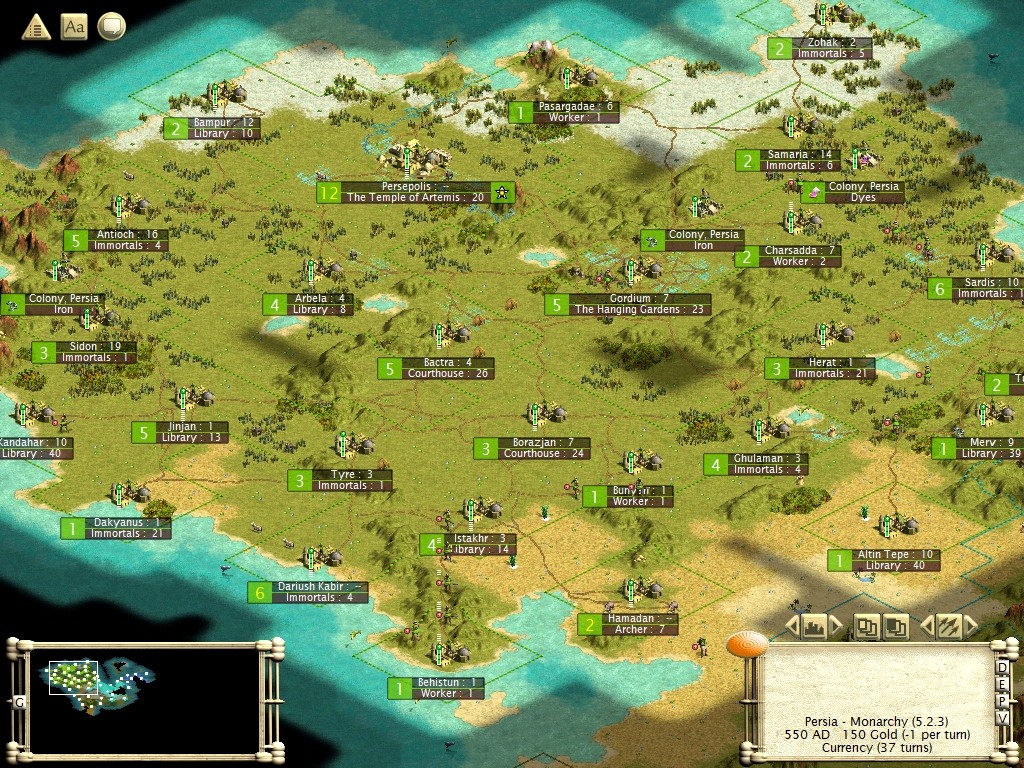Click the filled overlapping squares button
This screenshot has height=768, width=1024.
[896, 626]
